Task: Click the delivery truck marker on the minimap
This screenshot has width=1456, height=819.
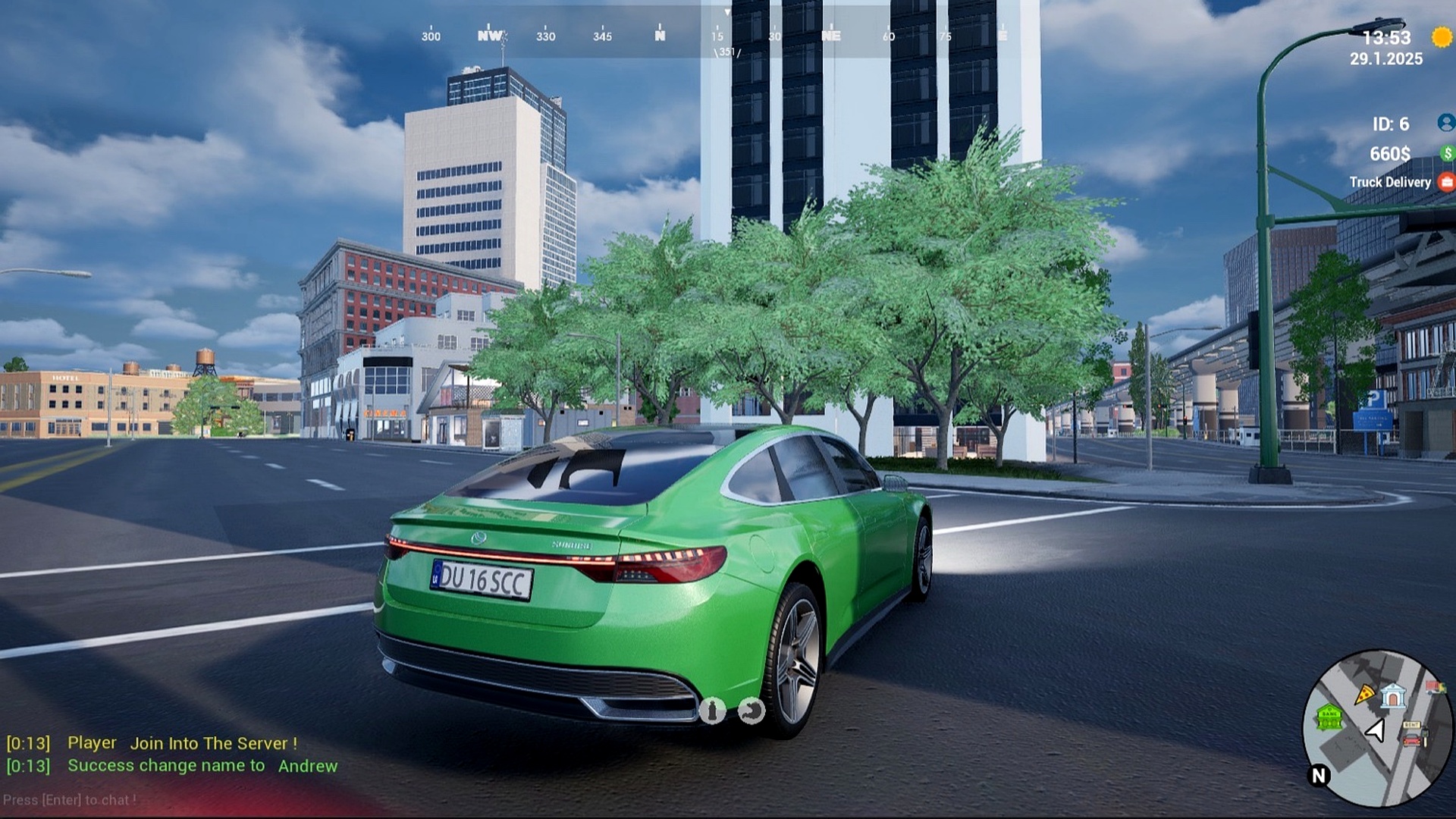Action: click(1435, 687)
